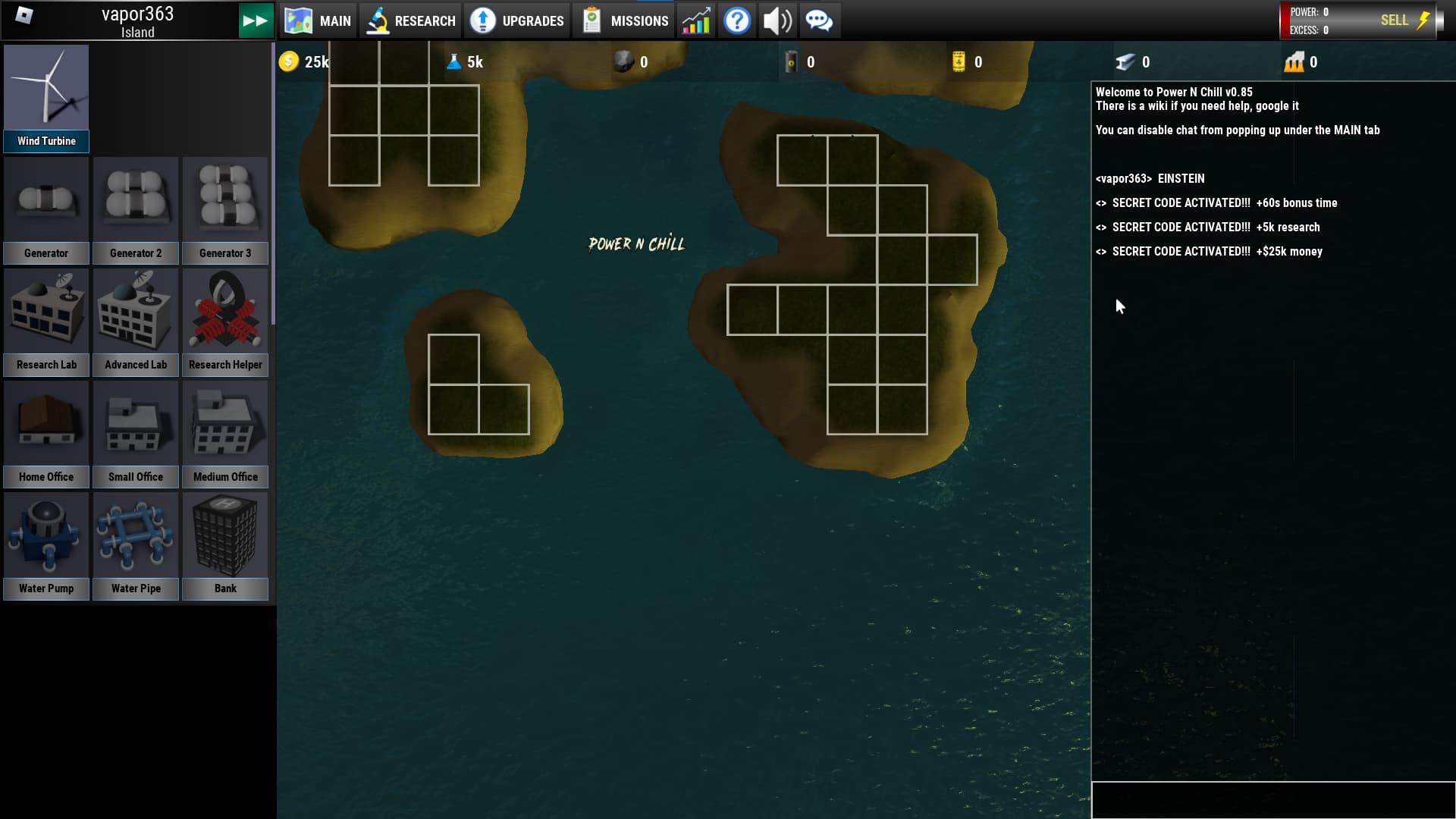Choose the Research Helper building

coord(225,322)
